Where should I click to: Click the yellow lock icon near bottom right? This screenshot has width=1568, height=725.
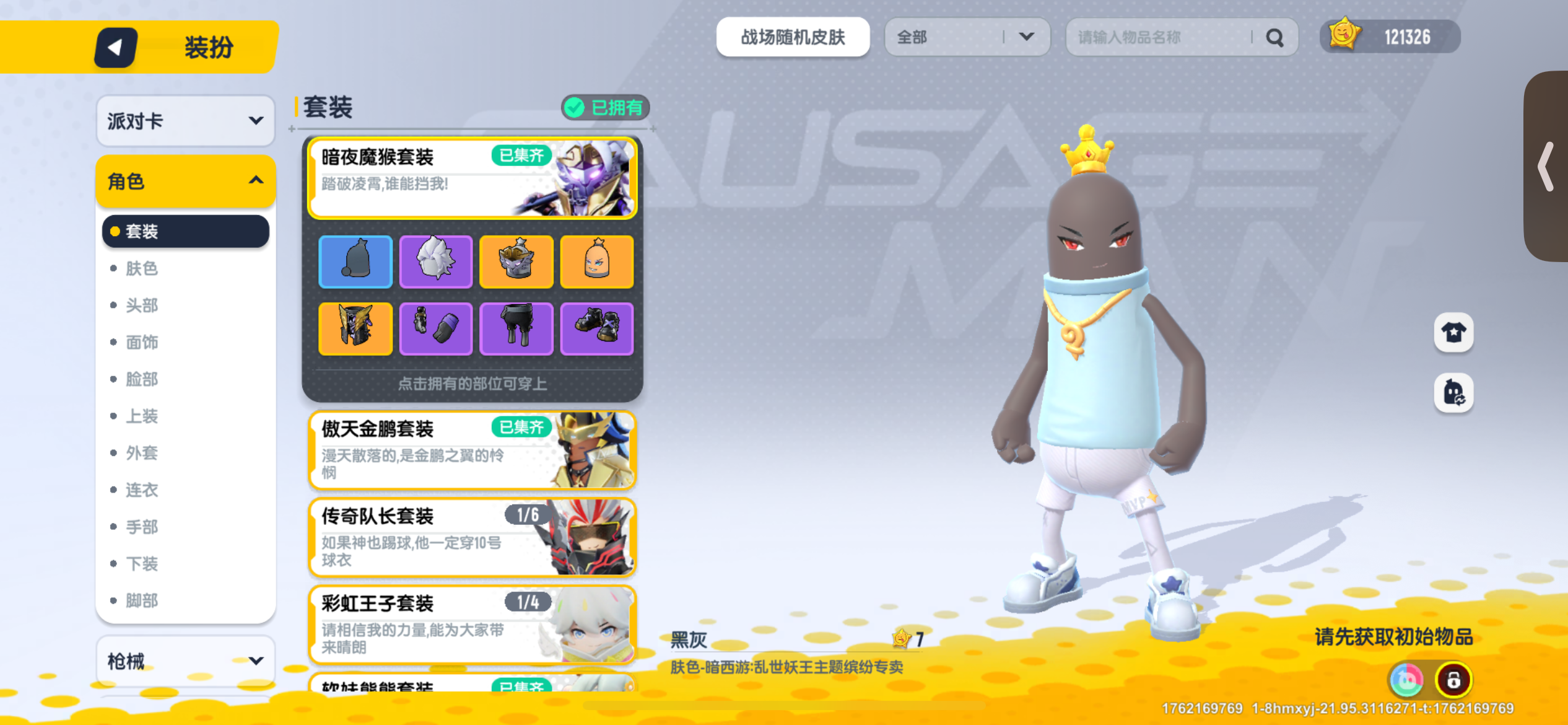[1455, 679]
